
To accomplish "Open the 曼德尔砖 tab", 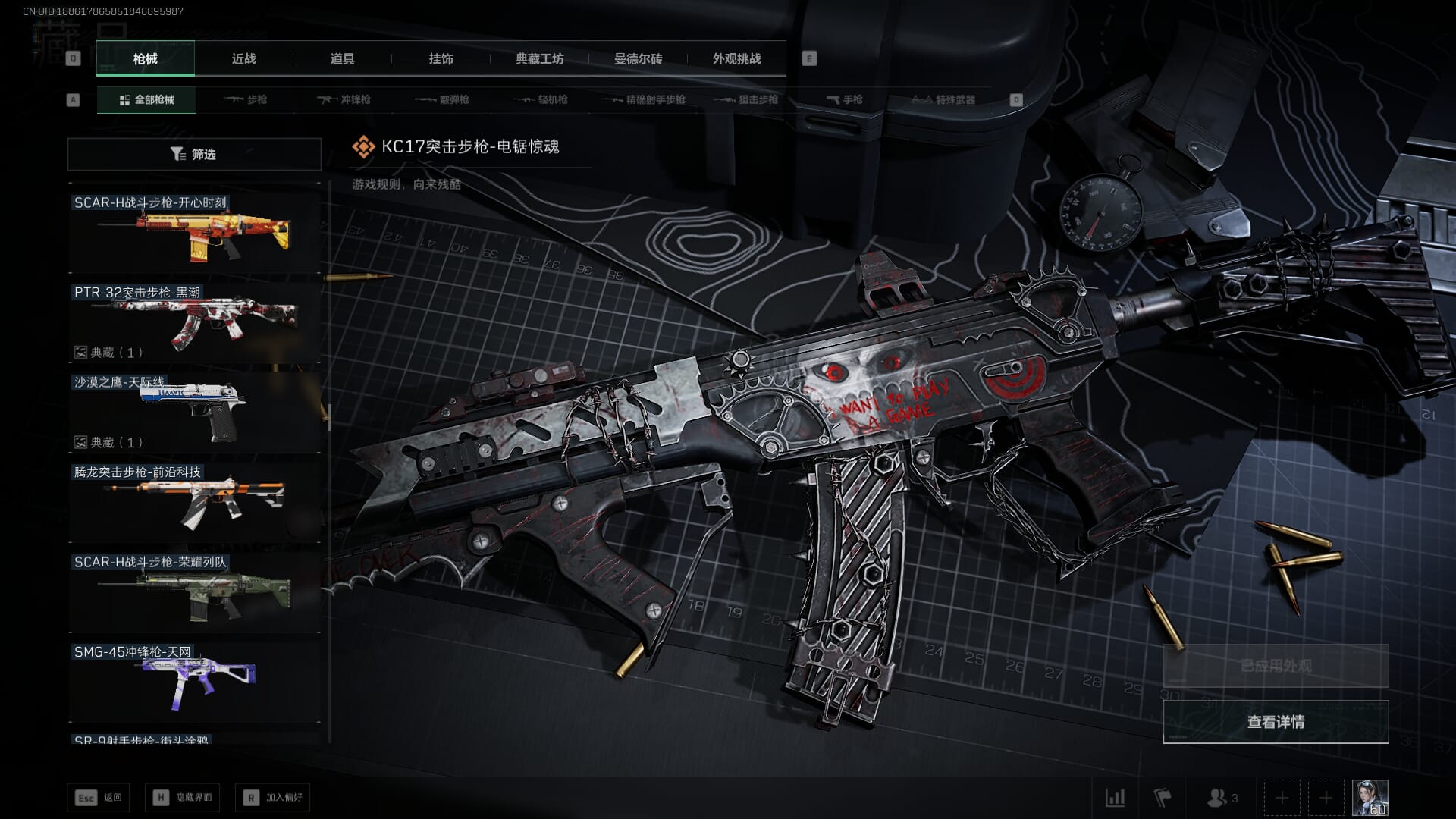I will pyautogui.click(x=638, y=58).
